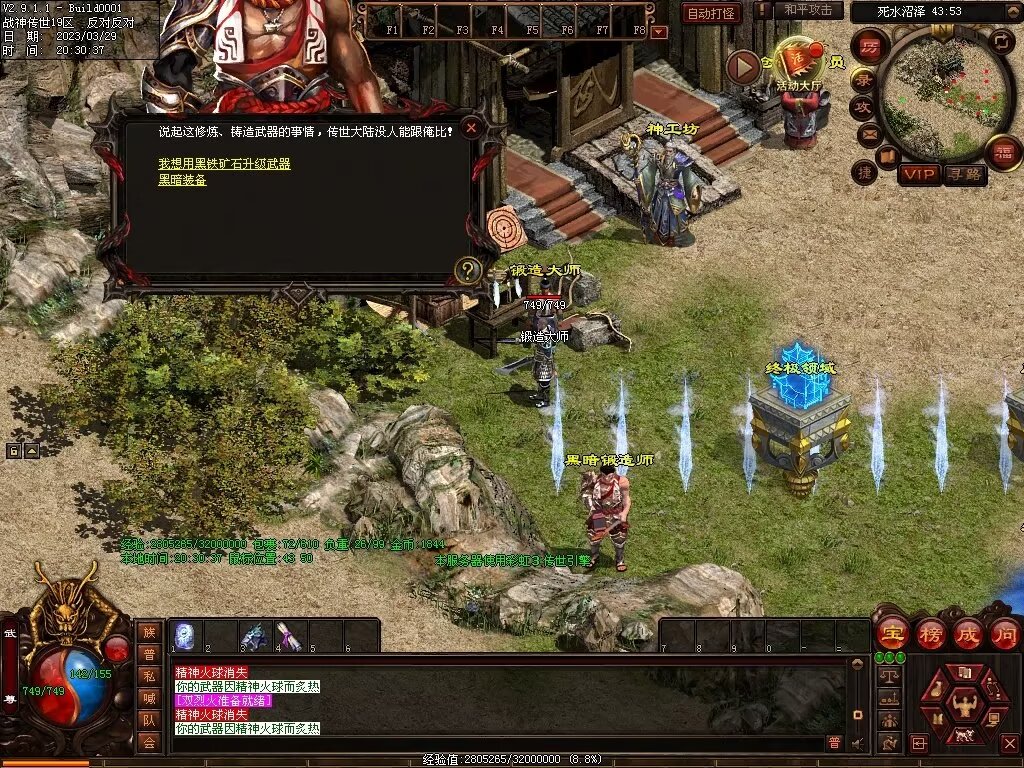This screenshot has height=768, width=1024.
Task: Switch chat to the 私 private channel
Action: click(148, 676)
